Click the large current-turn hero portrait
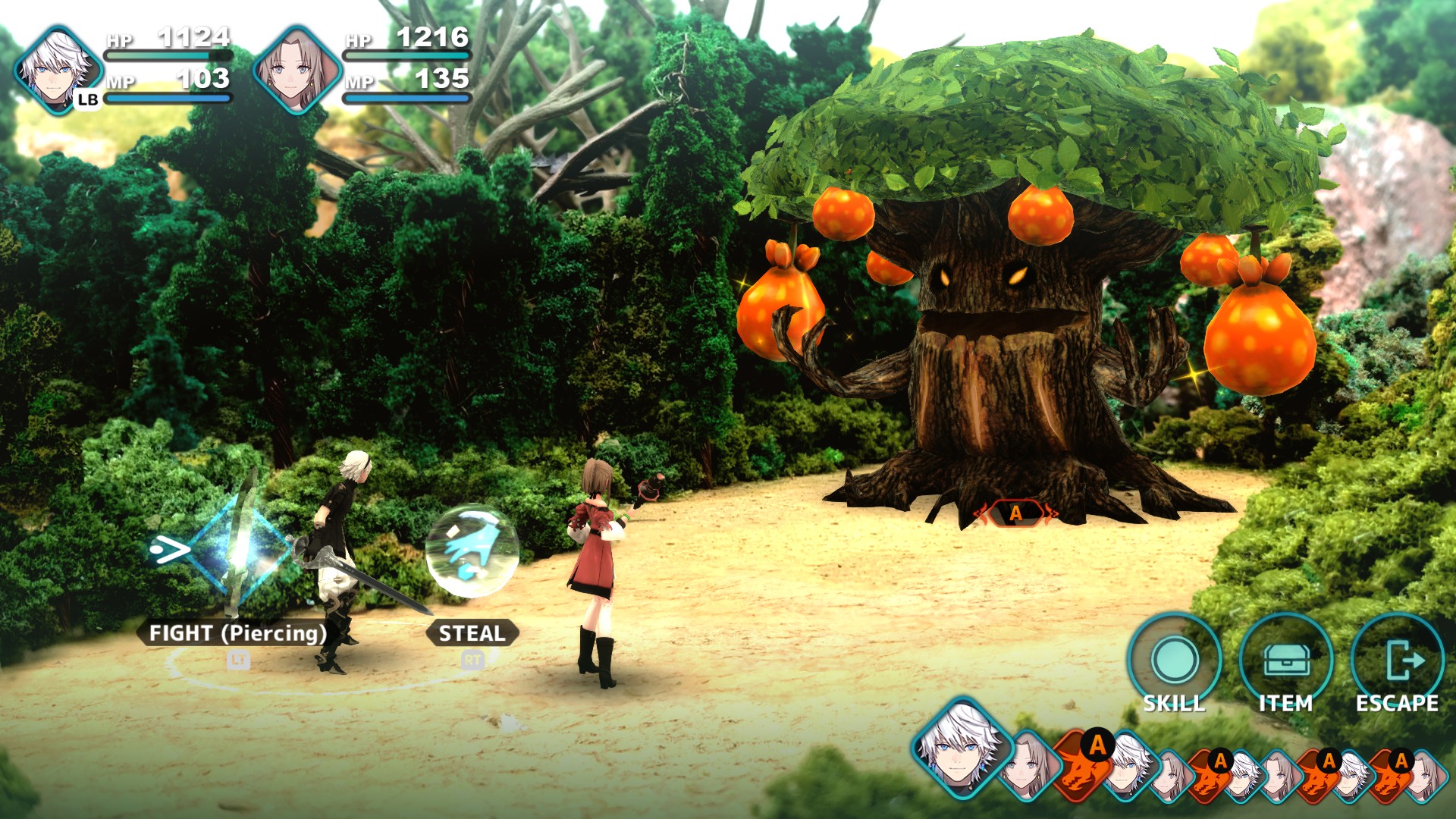Viewport: 1456px width, 819px height. coord(962,748)
